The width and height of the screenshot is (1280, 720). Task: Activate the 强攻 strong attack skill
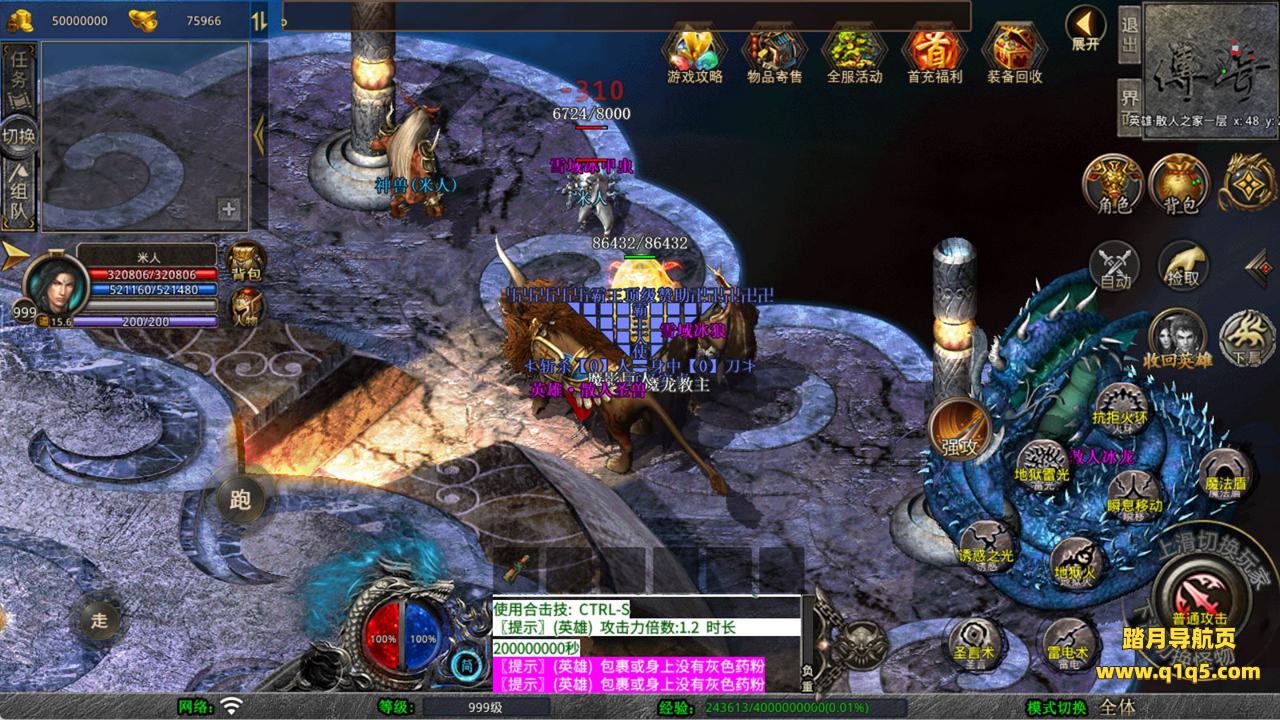[x=960, y=431]
